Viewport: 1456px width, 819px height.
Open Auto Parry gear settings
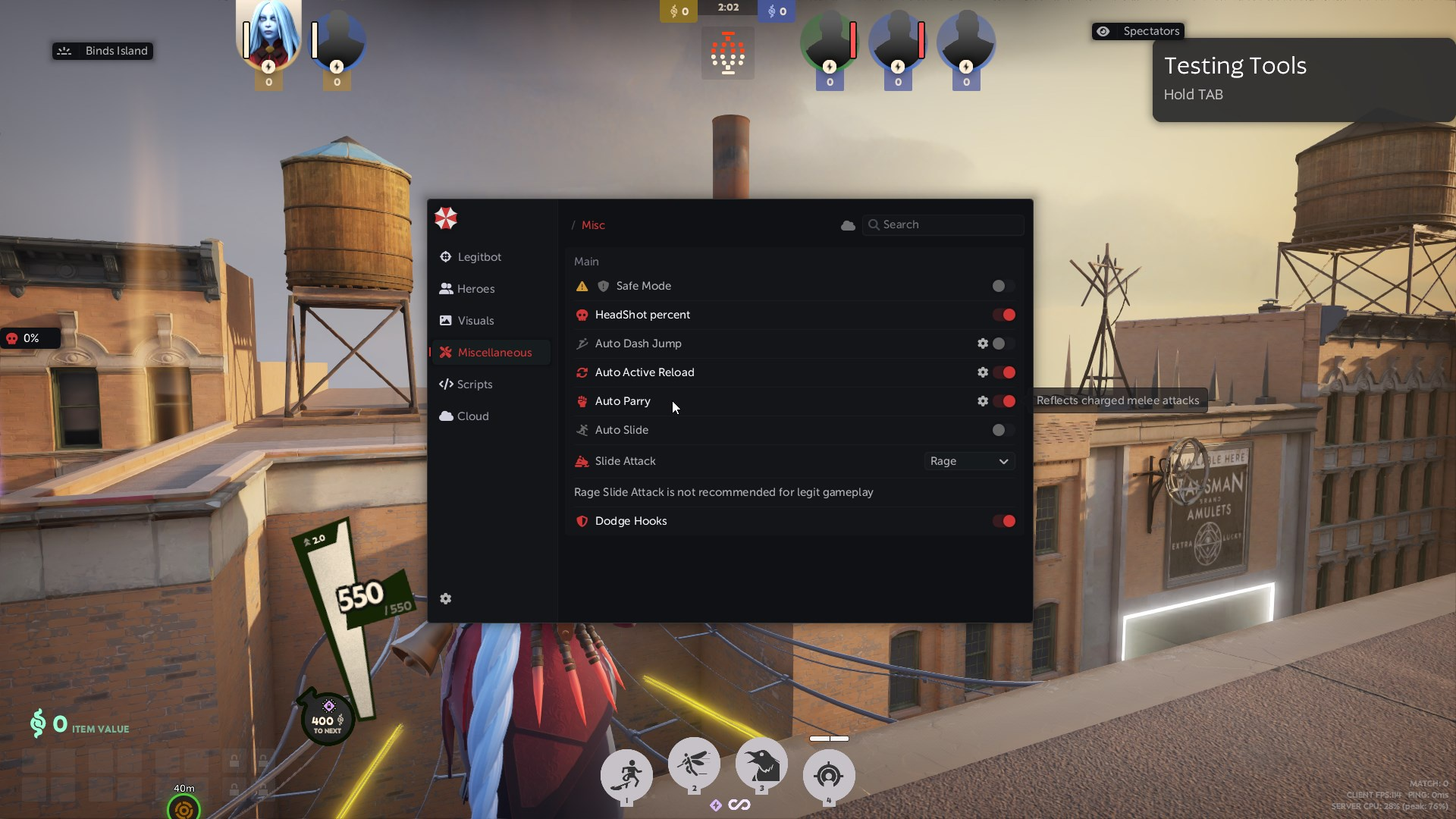(x=983, y=401)
